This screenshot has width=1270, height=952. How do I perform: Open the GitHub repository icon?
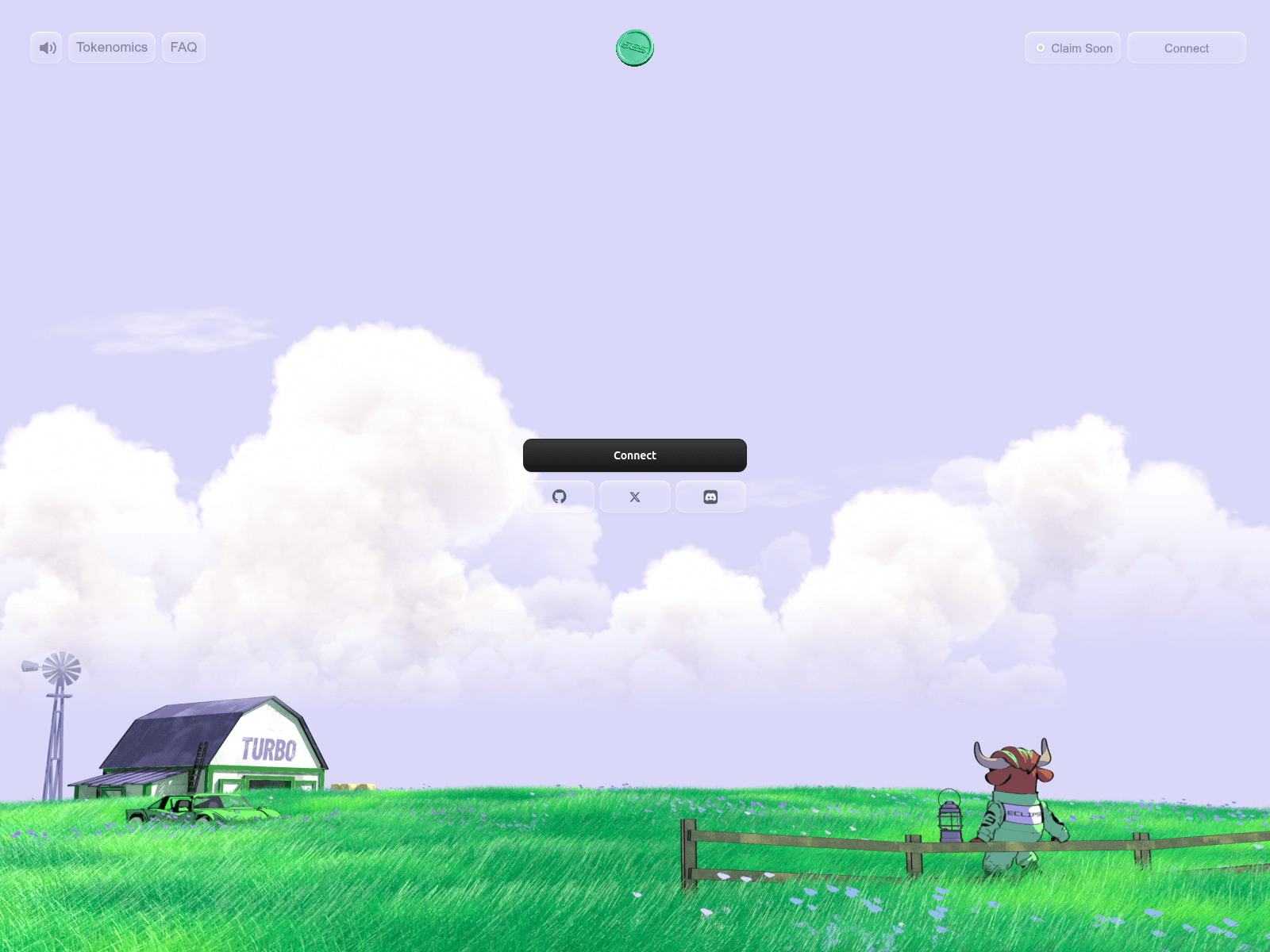pos(559,497)
